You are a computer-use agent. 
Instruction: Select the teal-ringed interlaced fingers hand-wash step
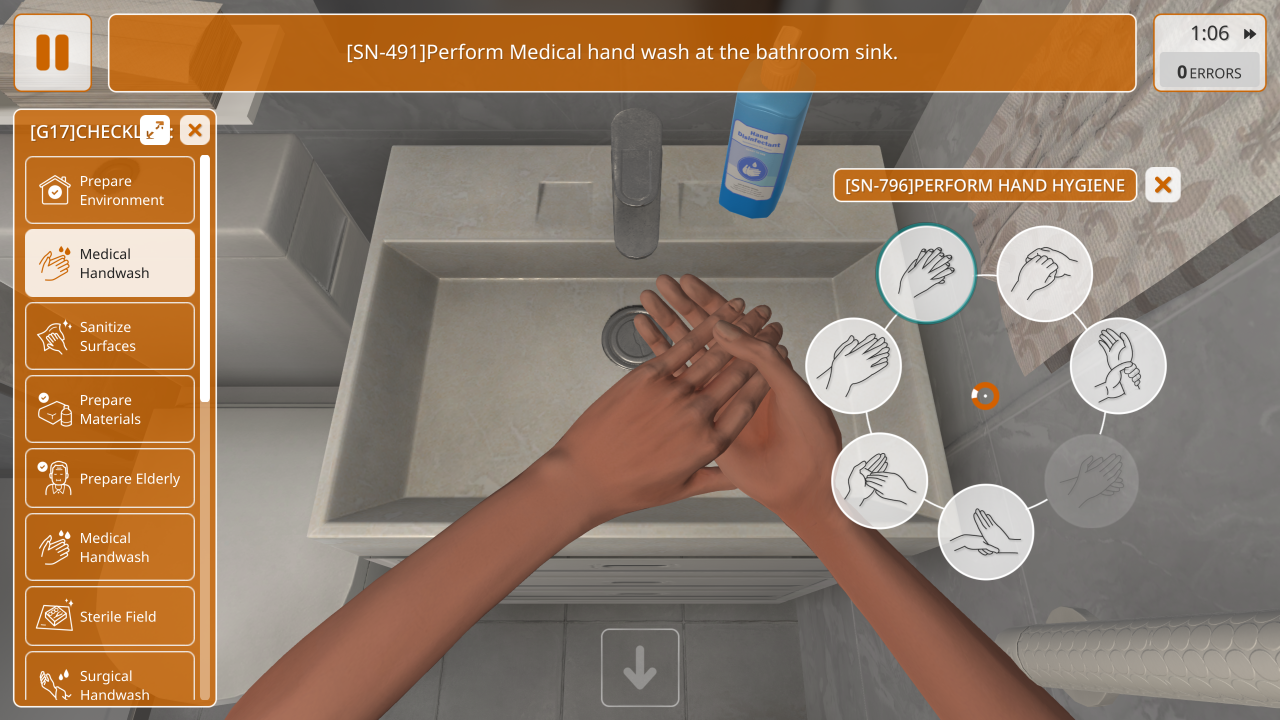pos(927,273)
